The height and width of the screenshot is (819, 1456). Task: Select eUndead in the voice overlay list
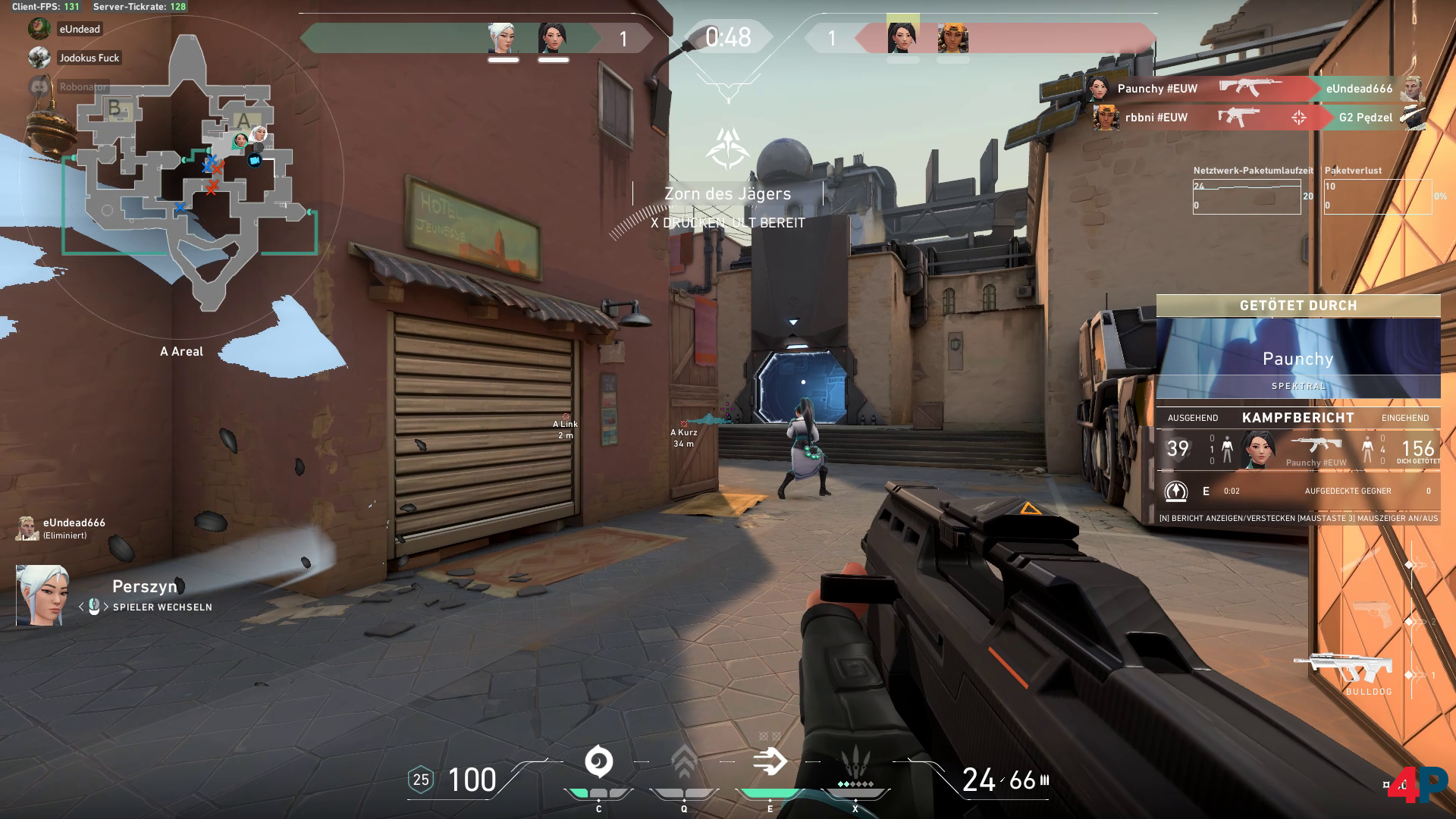[x=79, y=29]
